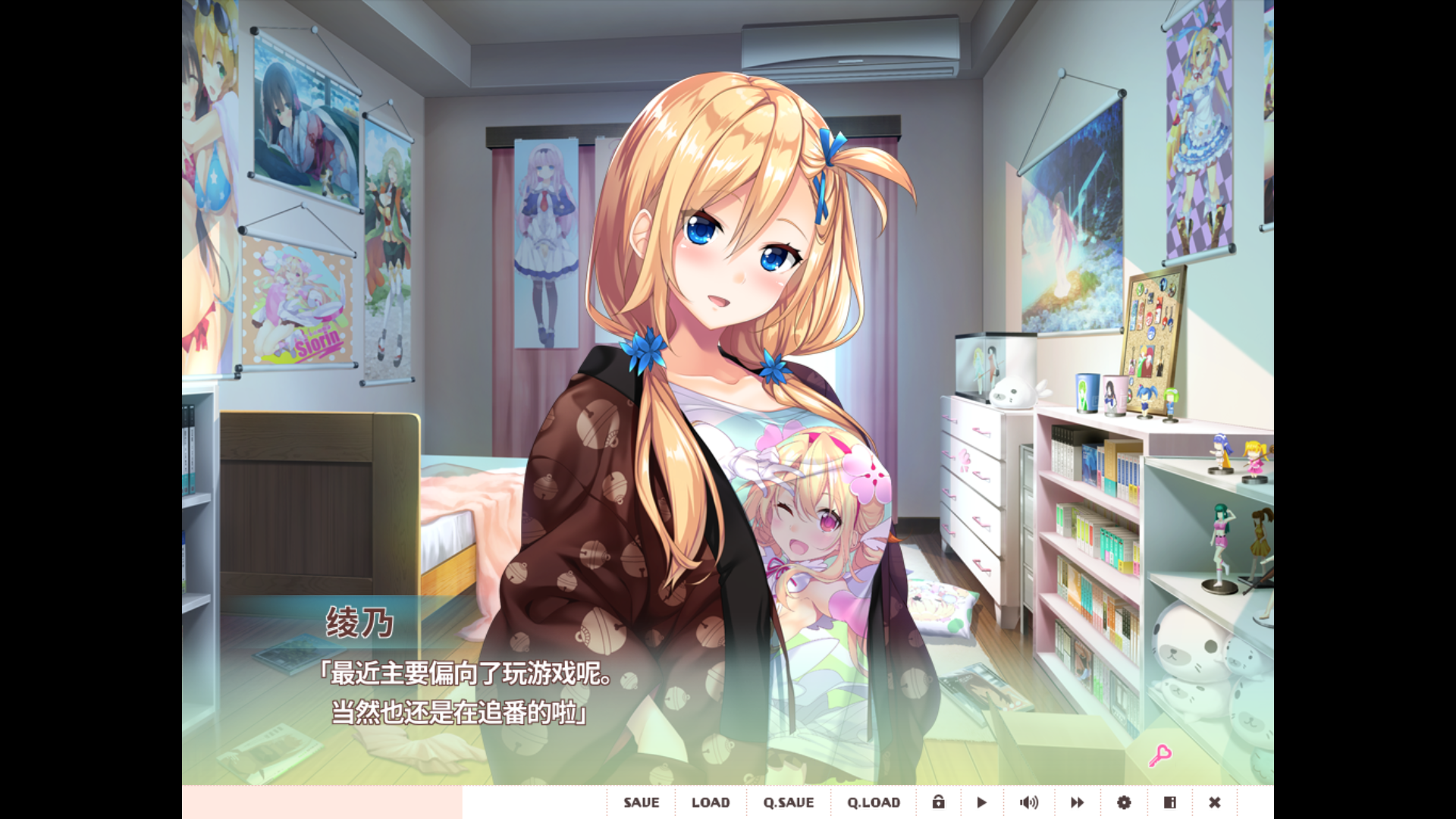Perform a quick save with Q.SAVE
Screen dimensions: 1456x819
point(789,802)
